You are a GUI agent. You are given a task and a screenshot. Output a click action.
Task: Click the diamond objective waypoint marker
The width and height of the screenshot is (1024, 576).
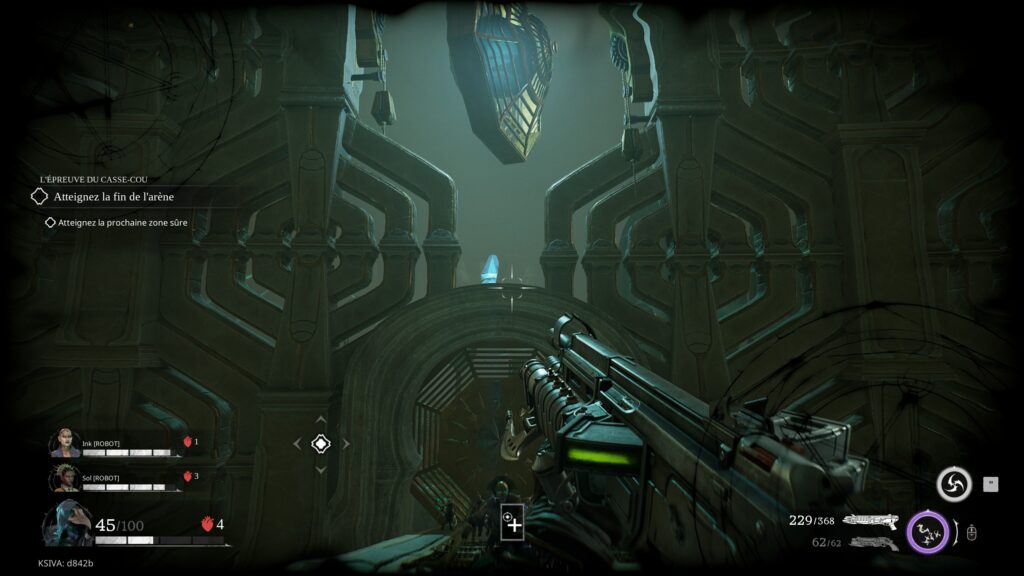pyautogui.click(x=321, y=443)
